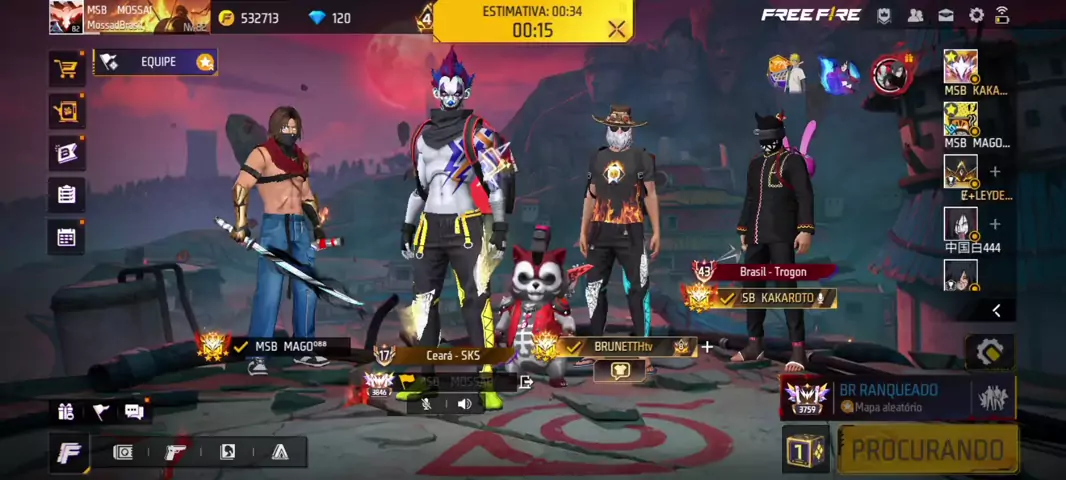Open the calendar events icon
The height and width of the screenshot is (480, 1066).
tap(66, 237)
